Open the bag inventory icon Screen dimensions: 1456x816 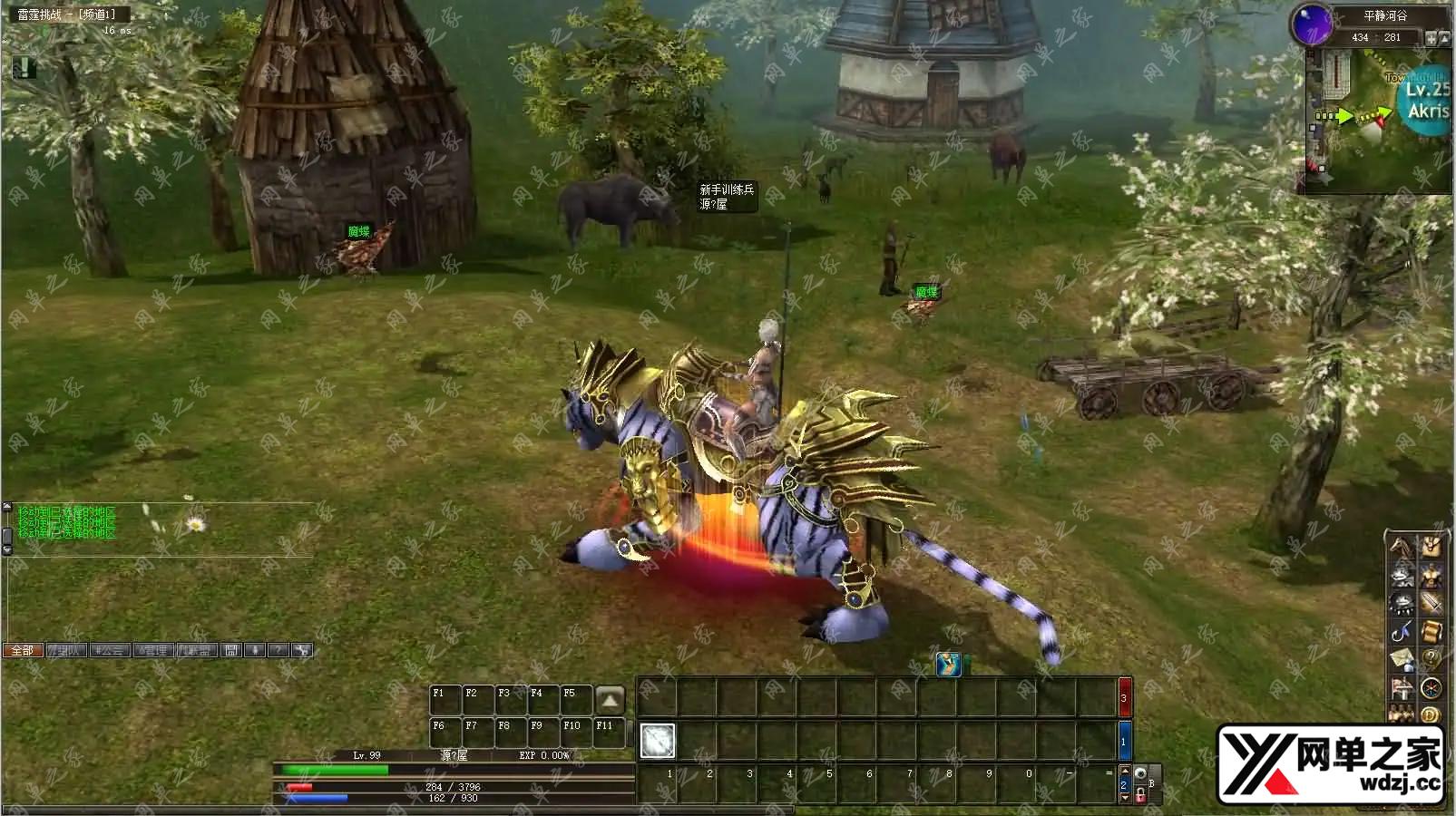click(x=1432, y=547)
